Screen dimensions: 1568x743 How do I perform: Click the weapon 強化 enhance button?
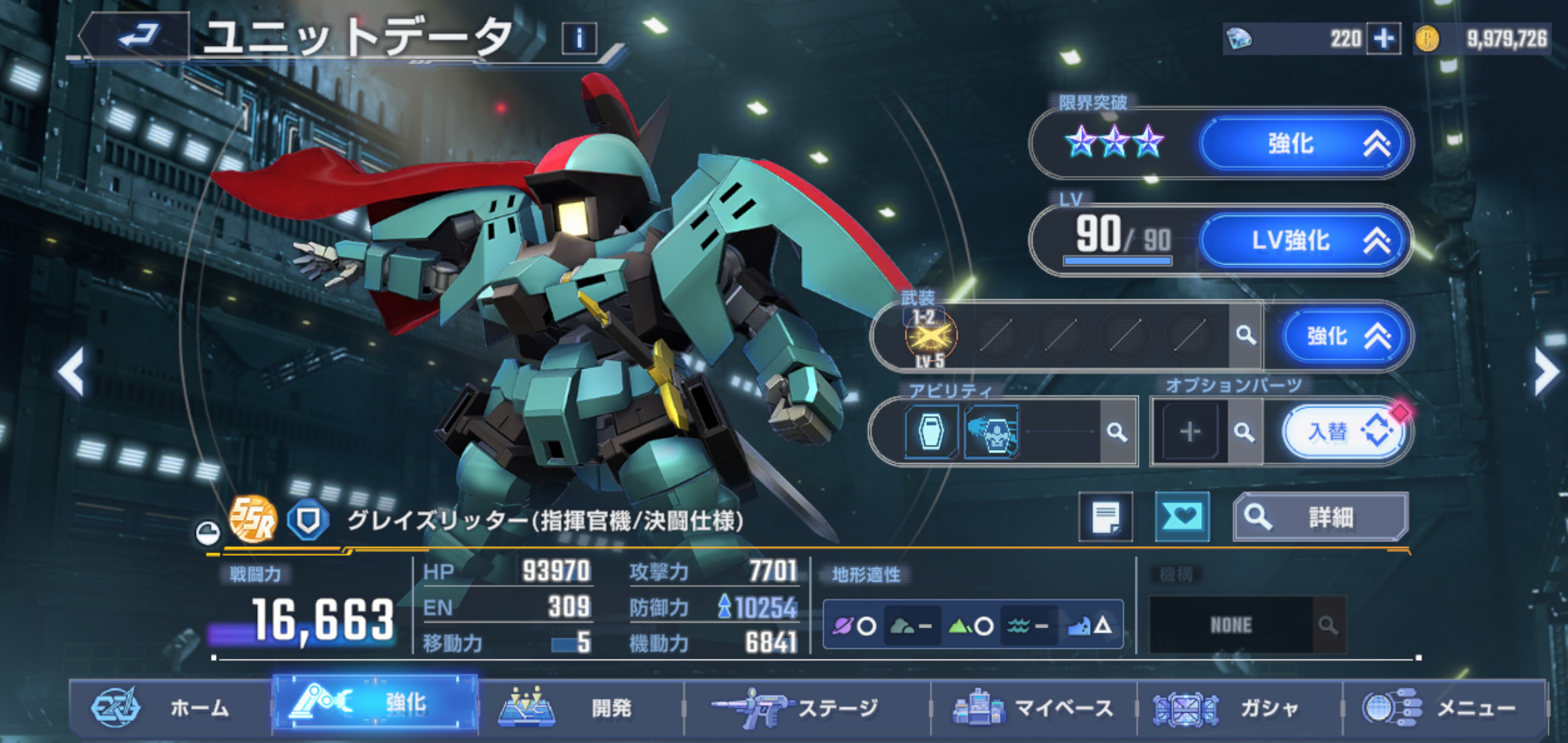point(1347,336)
